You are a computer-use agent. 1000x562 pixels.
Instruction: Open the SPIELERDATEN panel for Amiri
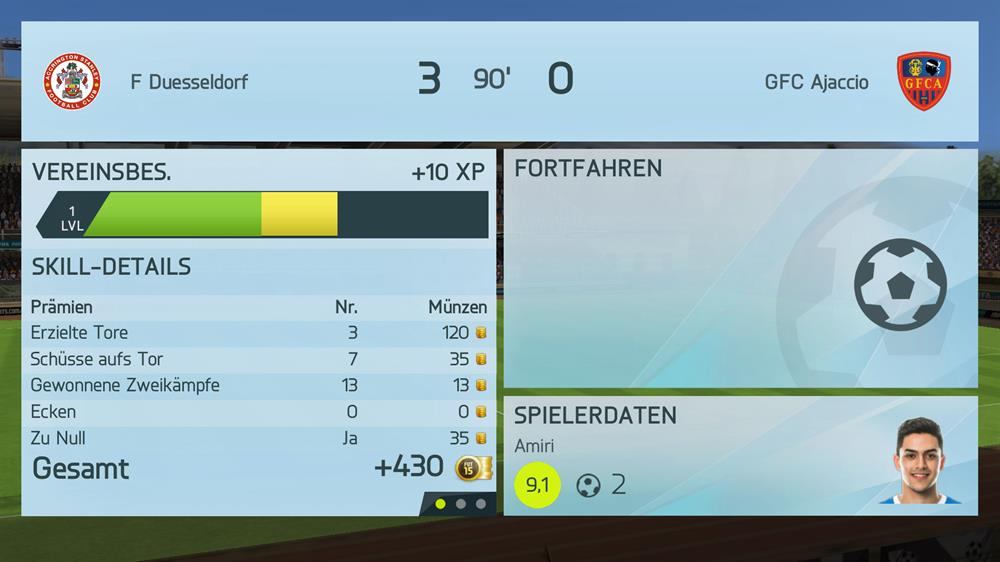pos(740,456)
